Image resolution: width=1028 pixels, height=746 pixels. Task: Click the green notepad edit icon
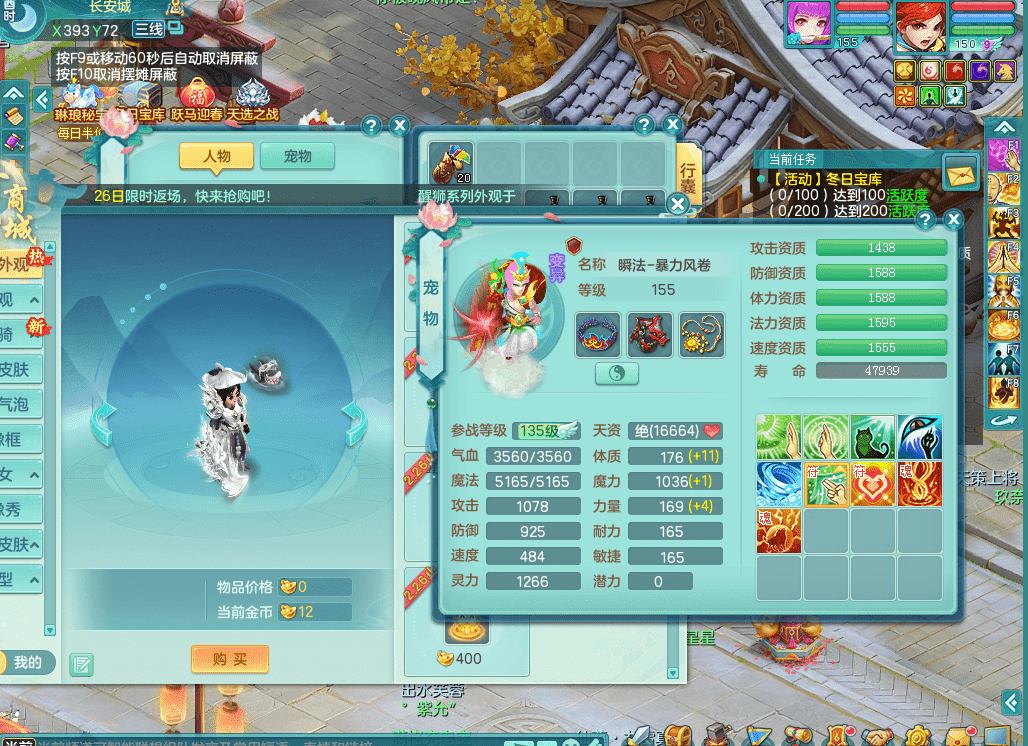pyautogui.click(x=81, y=664)
